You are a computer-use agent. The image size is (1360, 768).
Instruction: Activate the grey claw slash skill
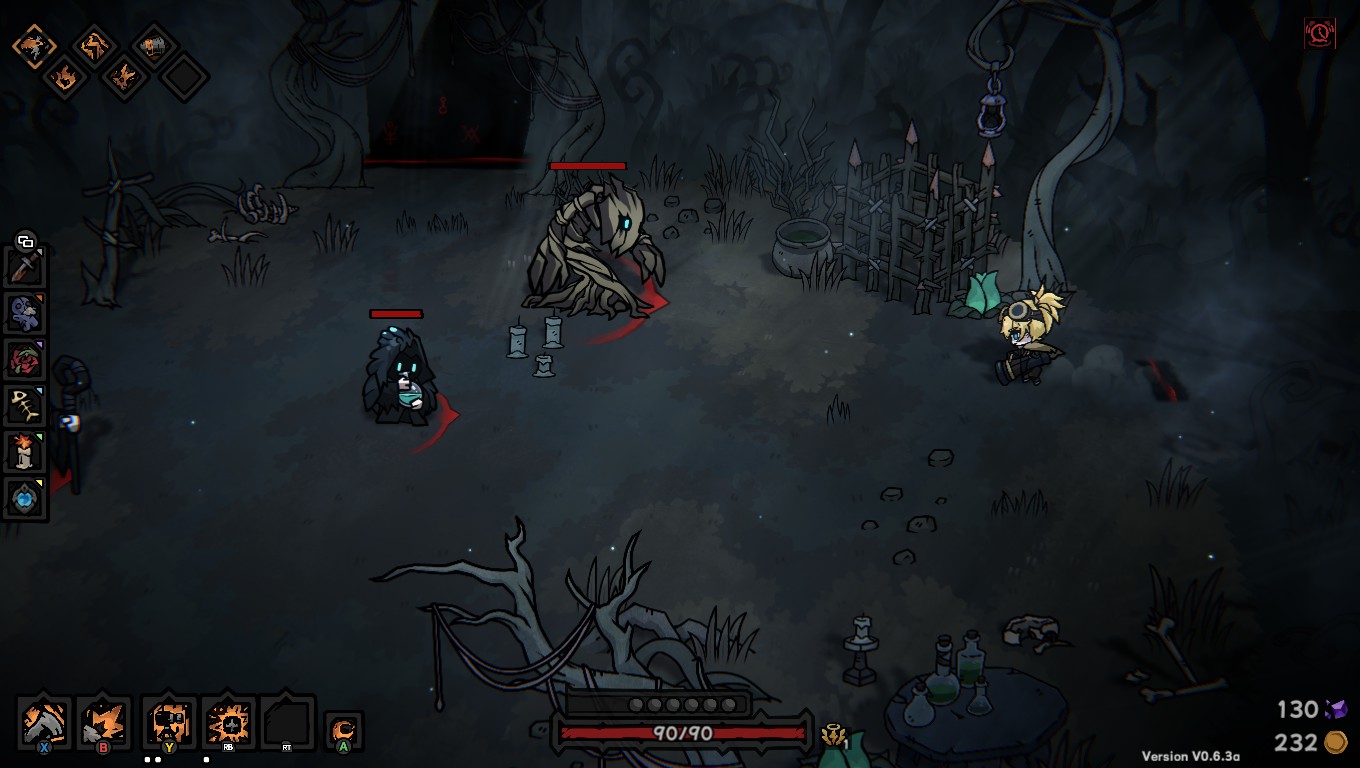pyautogui.click(x=45, y=722)
